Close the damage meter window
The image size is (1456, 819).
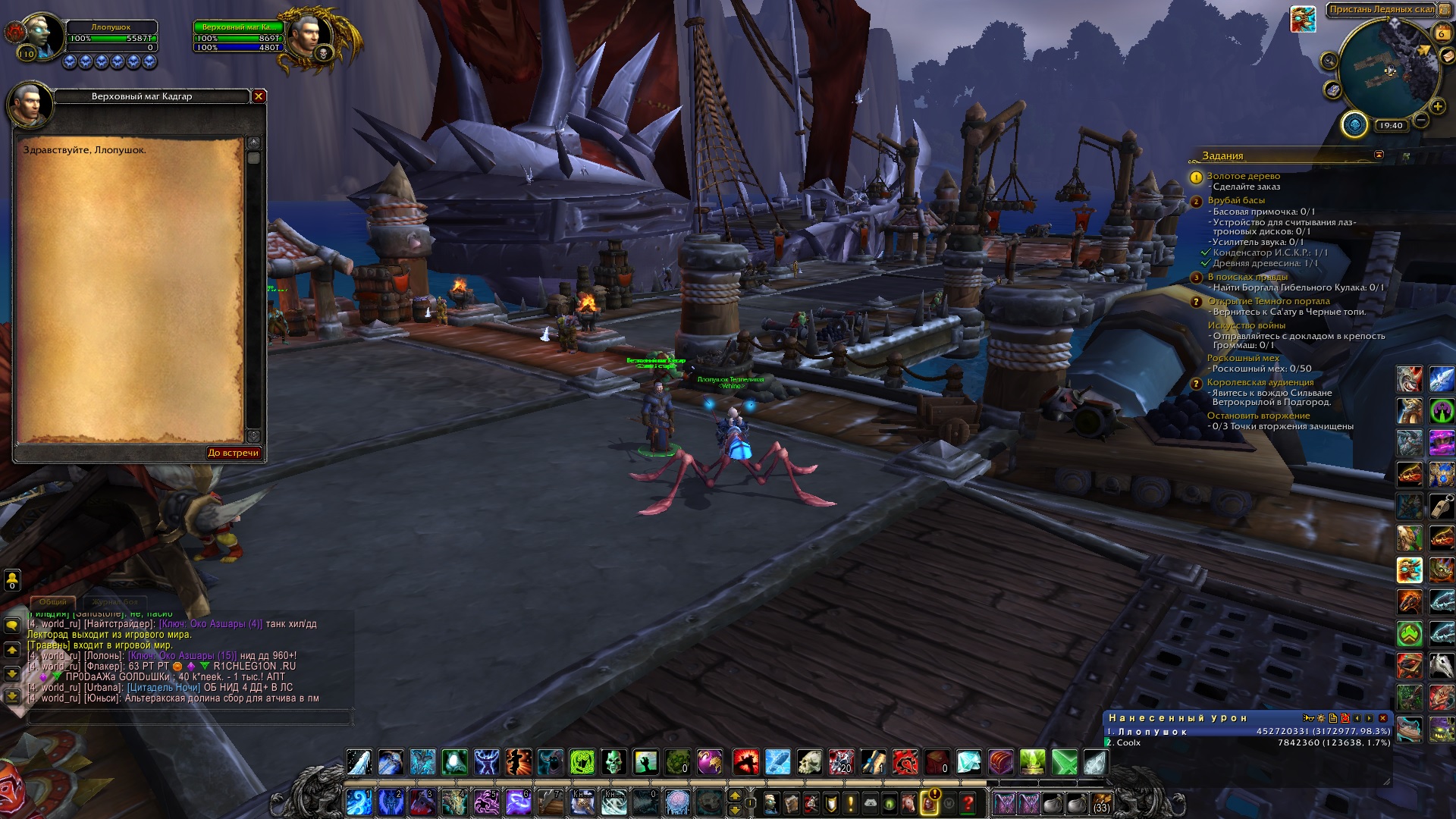[x=1382, y=718]
